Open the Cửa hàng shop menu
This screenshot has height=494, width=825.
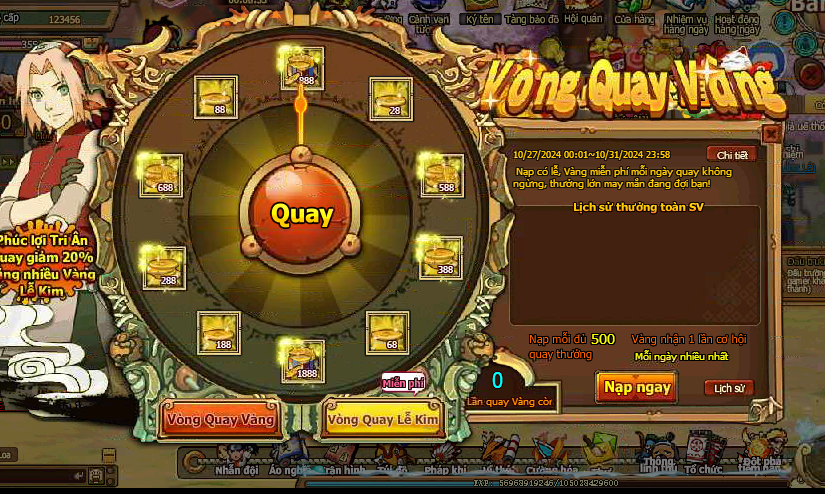(x=634, y=15)
